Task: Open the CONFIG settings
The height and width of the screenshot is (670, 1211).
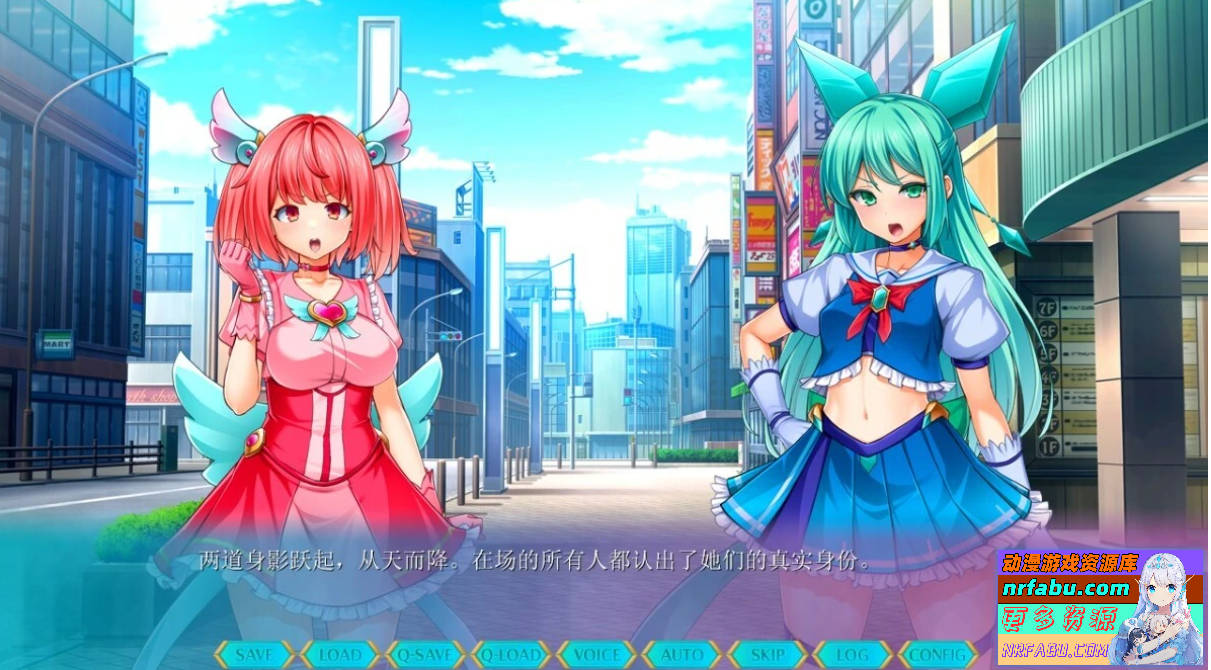Action: [x=938, y=655]
